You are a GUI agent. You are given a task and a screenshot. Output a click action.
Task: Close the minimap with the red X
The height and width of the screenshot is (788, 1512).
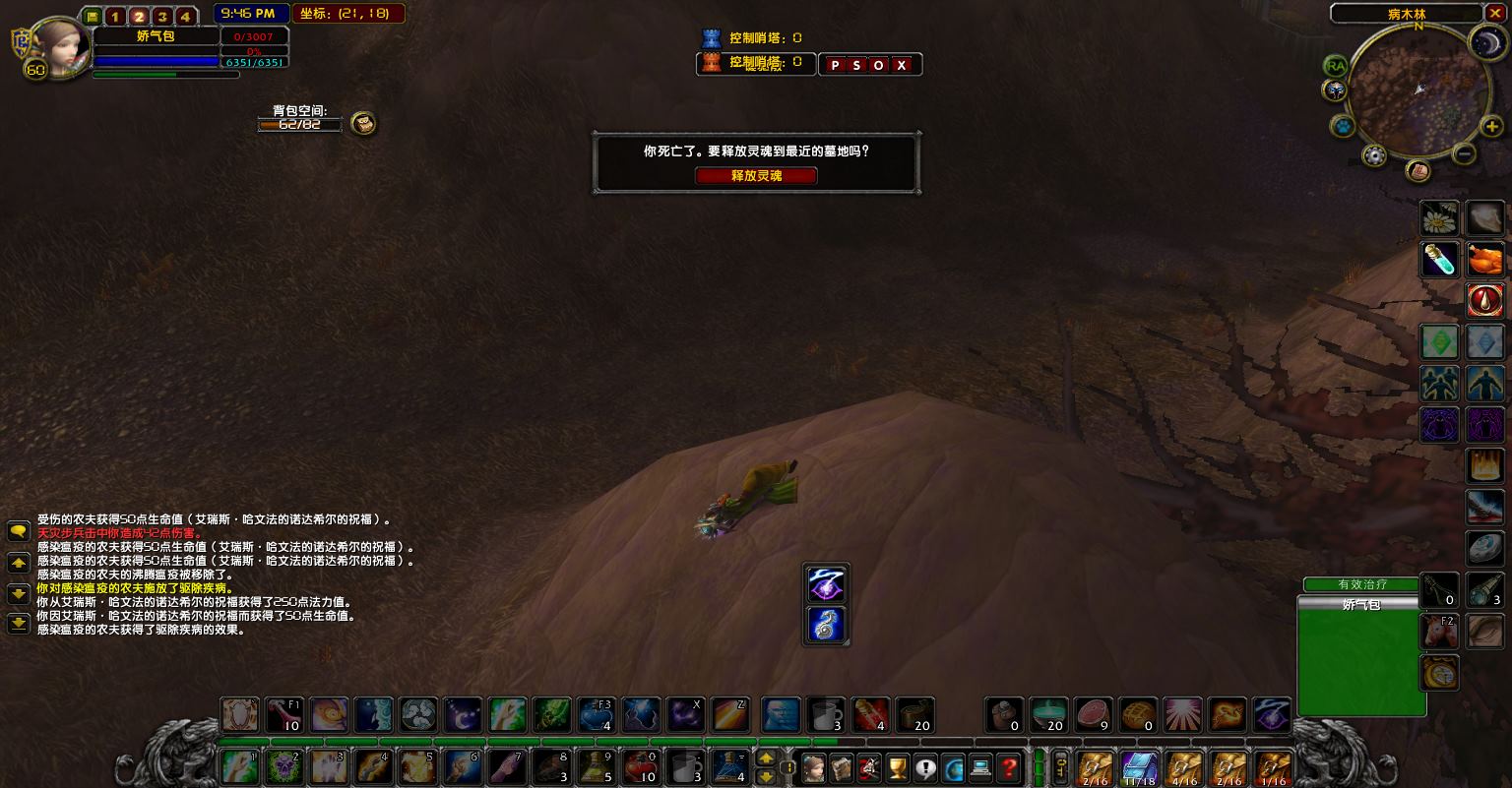click(1495, 14)
